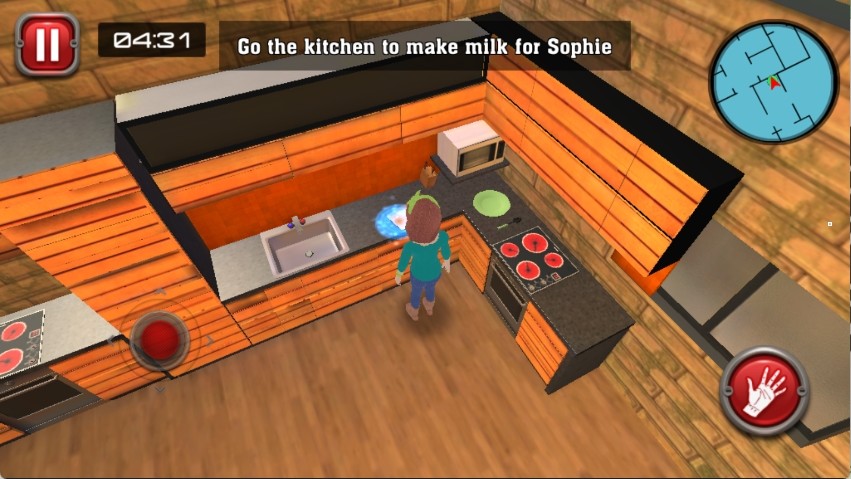Pause the game with the red button
851x479 pixels.
click(x=47, y=44)
